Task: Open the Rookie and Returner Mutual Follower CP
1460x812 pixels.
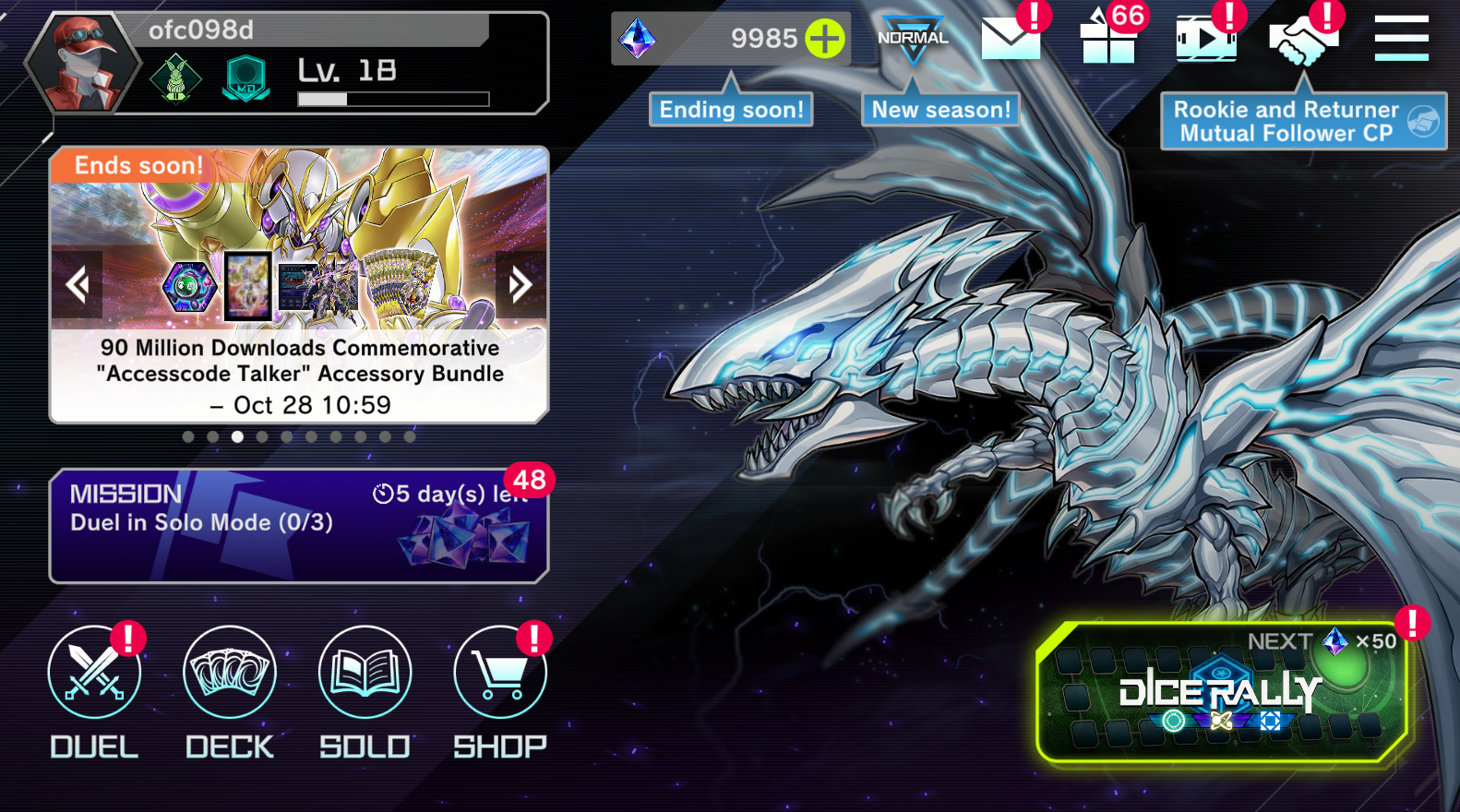Action: [x=1302, y=121]
